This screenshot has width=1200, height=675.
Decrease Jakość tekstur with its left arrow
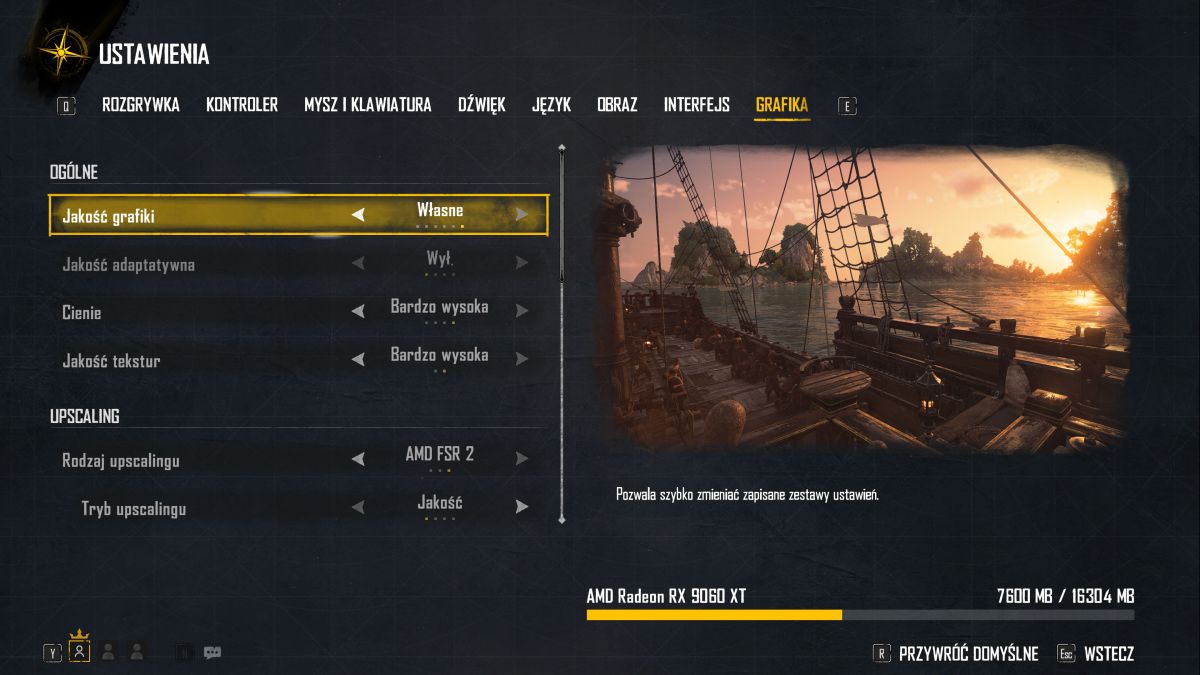[x=358, y=360]
